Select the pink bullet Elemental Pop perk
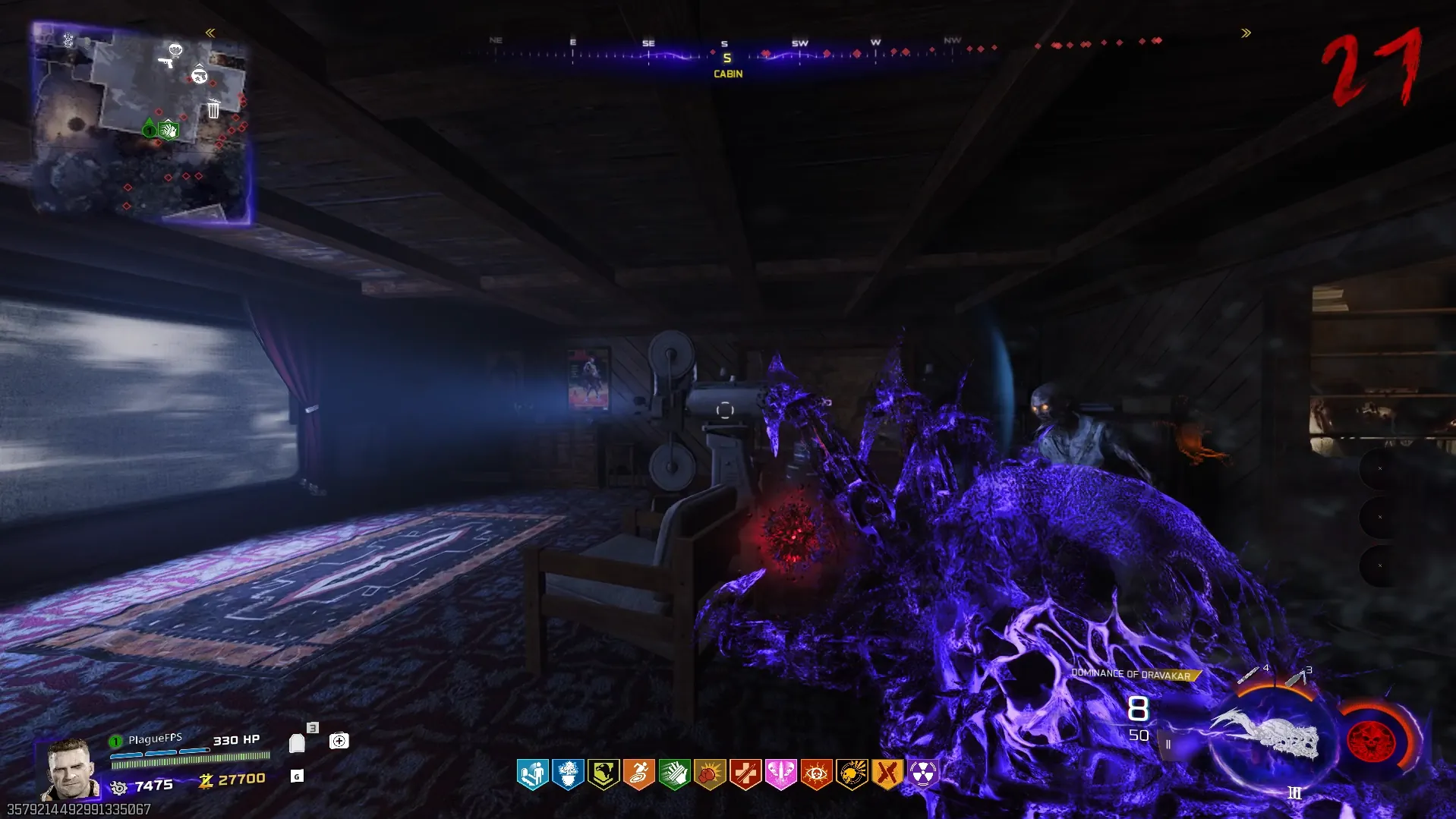 click(780, 774)
